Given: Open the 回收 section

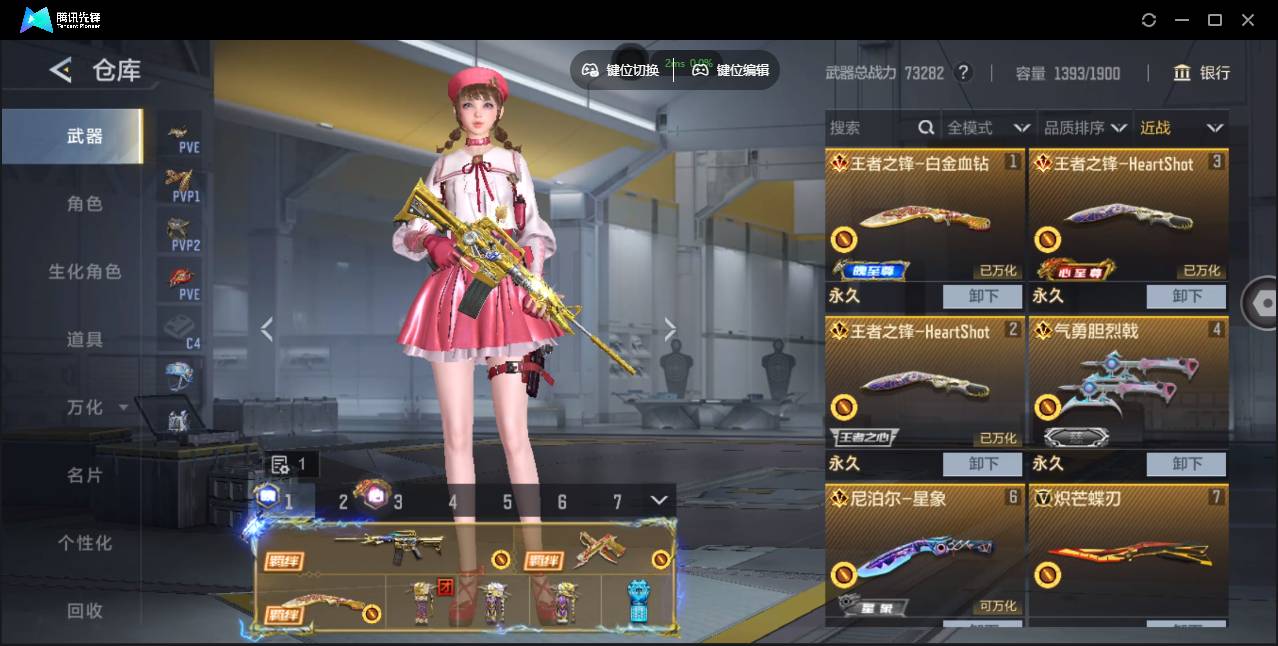Looking at the screenshot, I should point(85,610).
